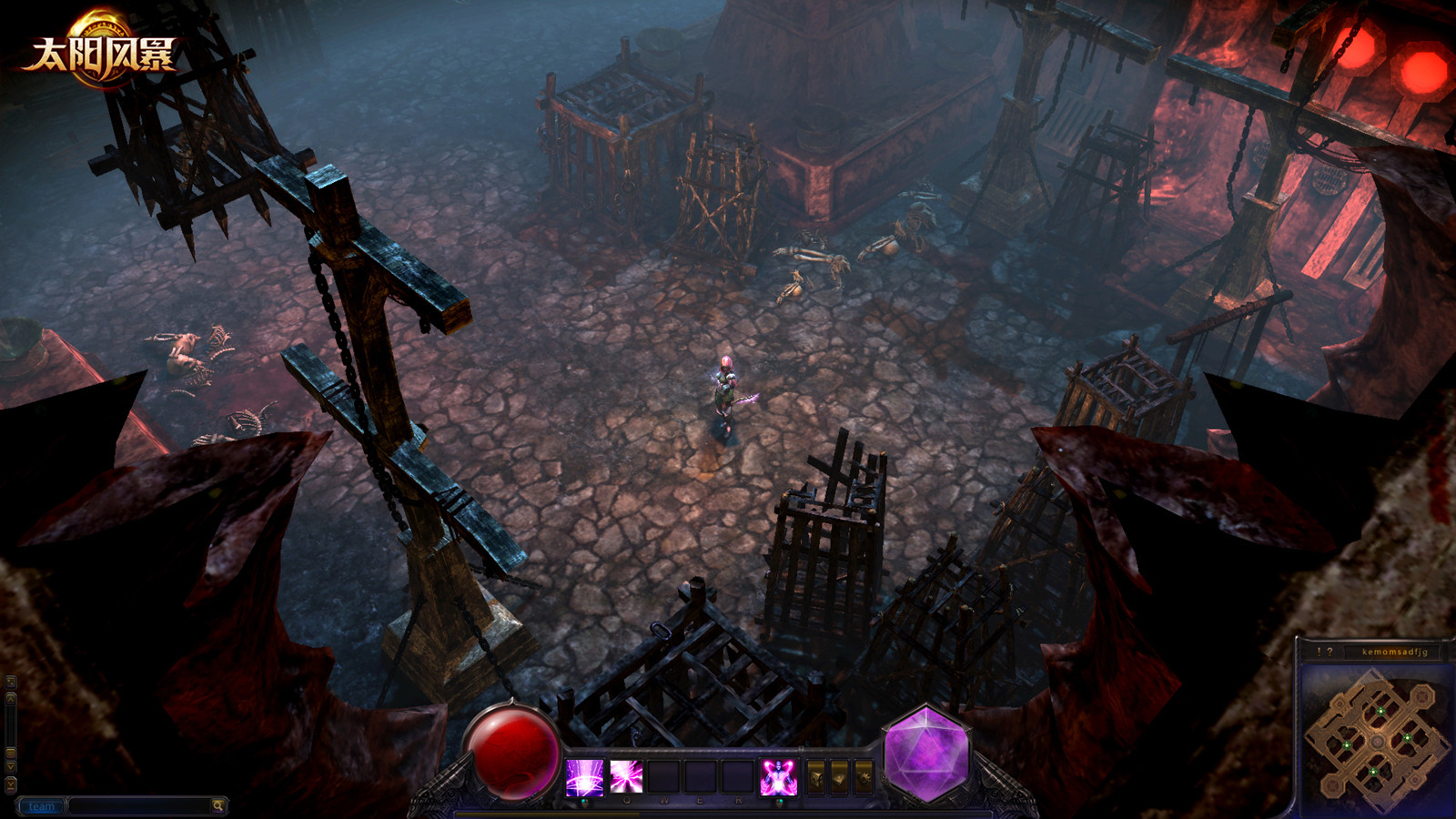Use the pink energy-slash skill
1456x819 pixels.
tap(626, 778)
